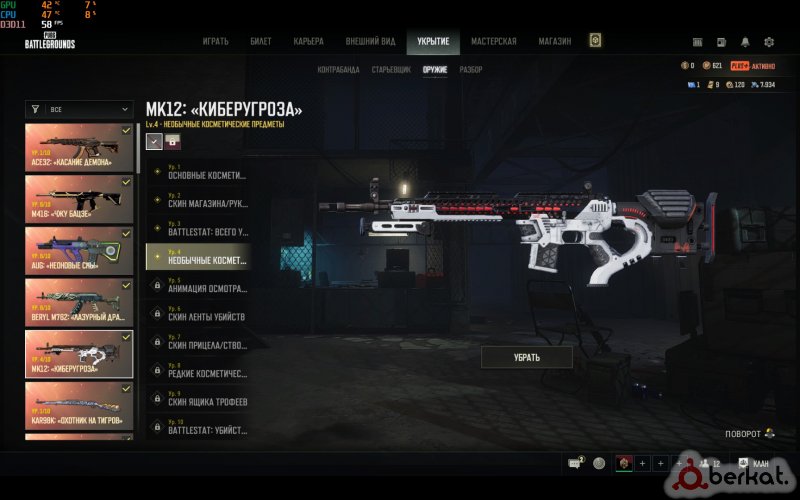This screenshot has height=500, width=800.
Task: Open the level 3 BATTLESTAT row
Action: click(196, 228)
